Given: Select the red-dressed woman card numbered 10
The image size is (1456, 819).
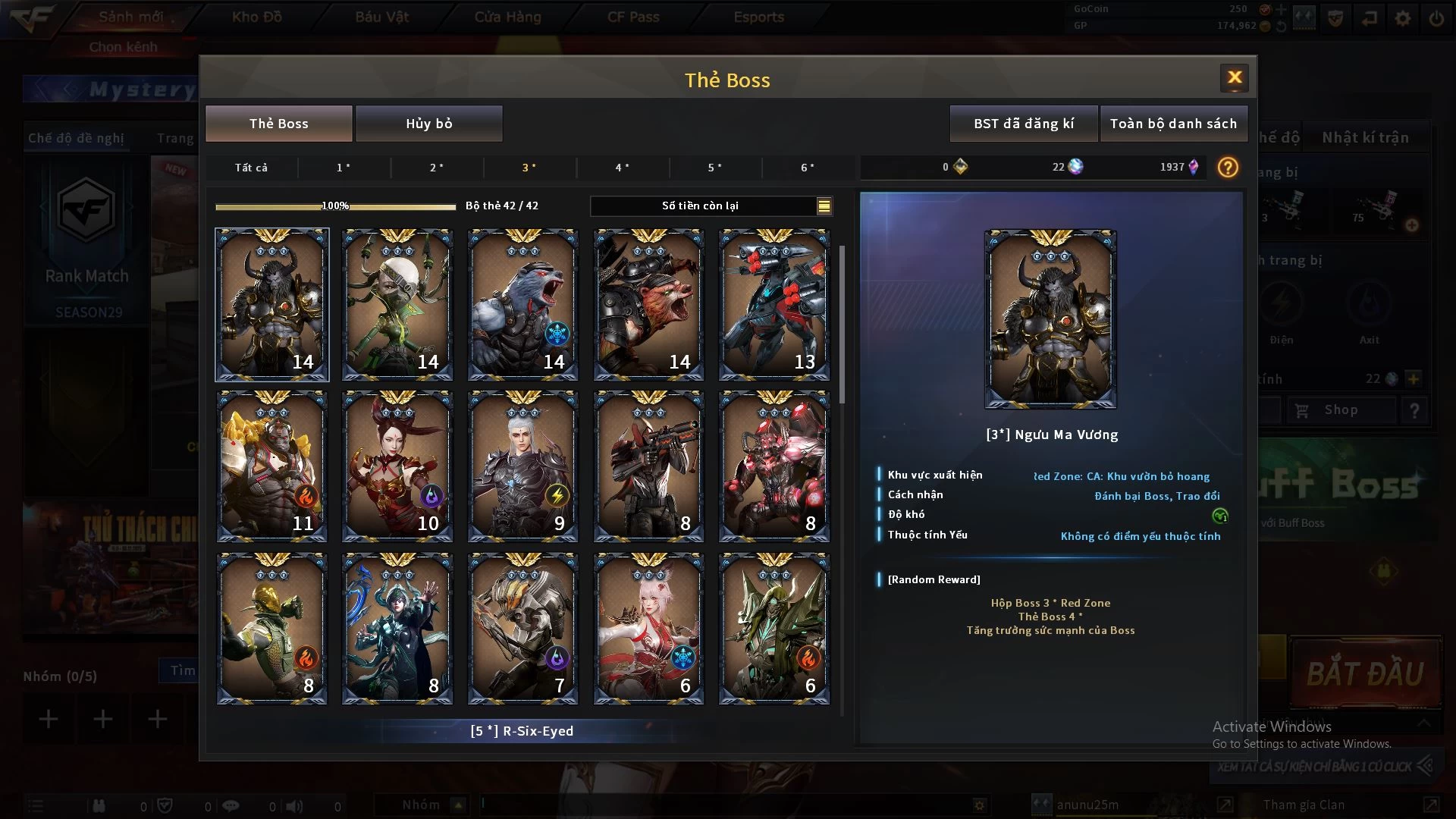Looking at the screenshot, I should click(397, 466).
